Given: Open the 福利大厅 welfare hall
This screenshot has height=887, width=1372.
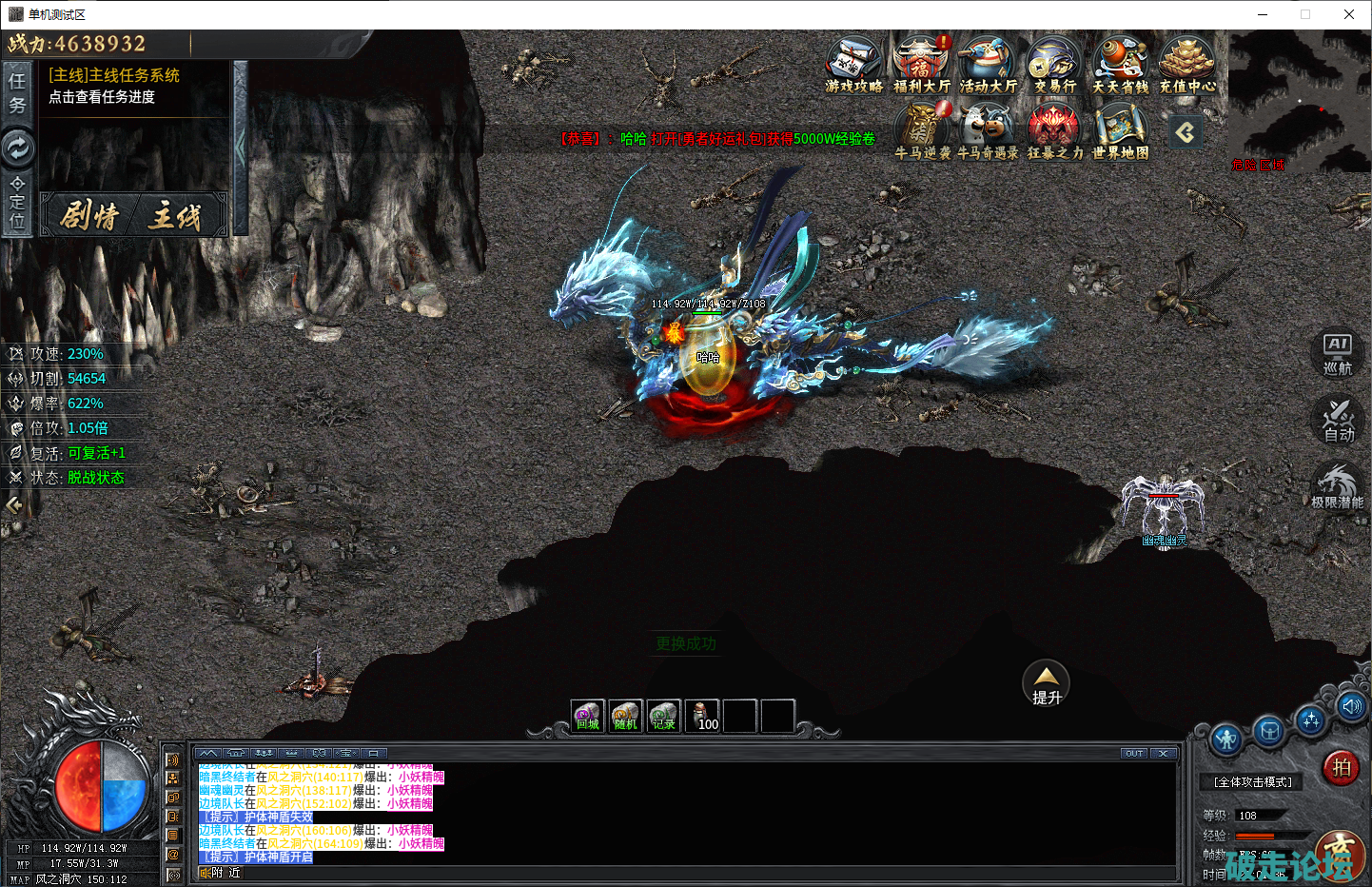Looking at the screenshot, I should [x=921, y=63].
